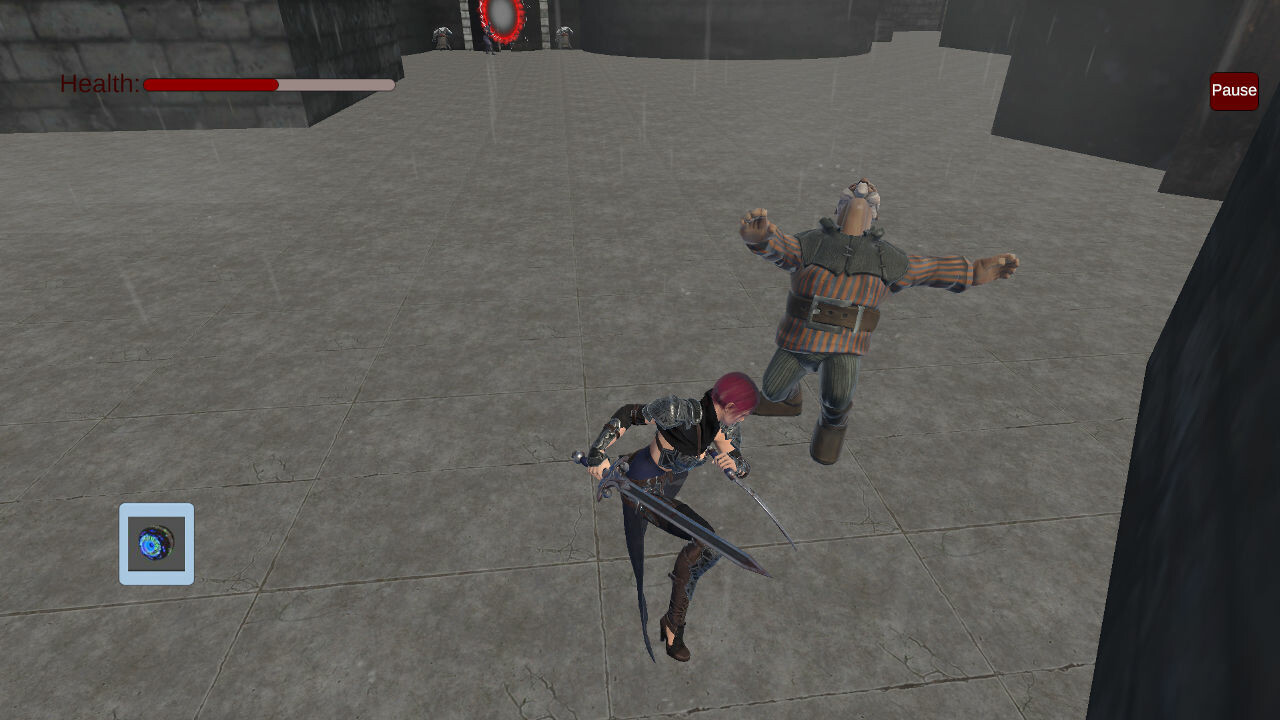Click the Health label text
Image resolution: width=1280 pixels, height=720 pixels.
[97, 84]
